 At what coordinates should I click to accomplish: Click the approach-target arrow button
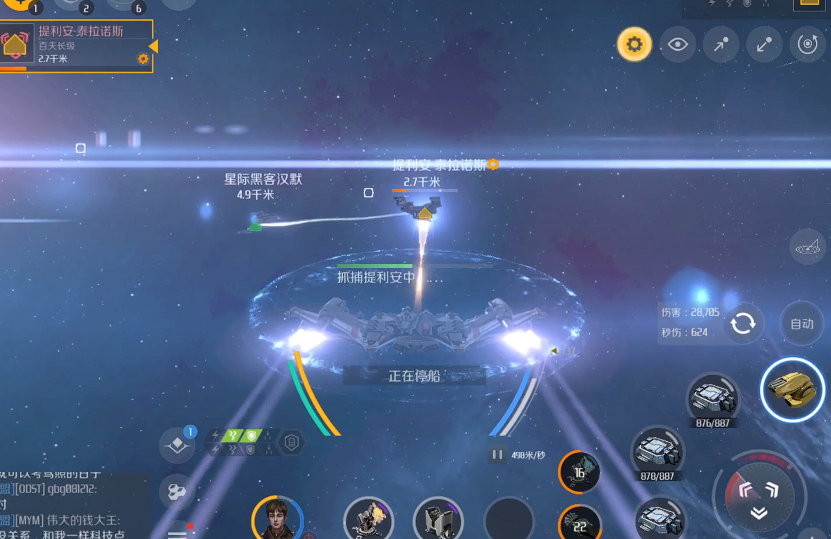click(x=721, y=44)
